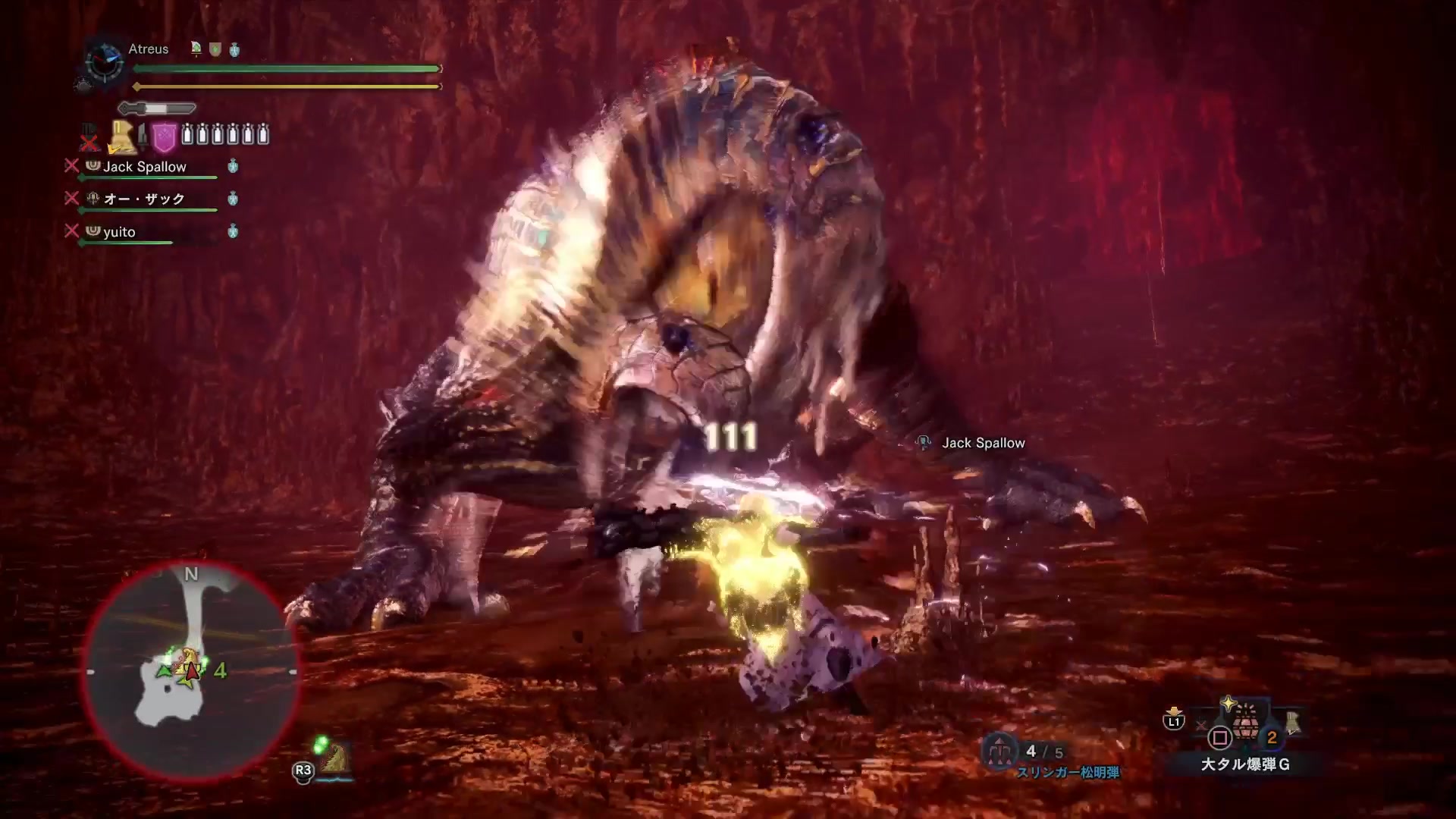Click the スリンガー松明弾 slinger ammo icon
The image size is (1456, 819).
pos(999,751)
